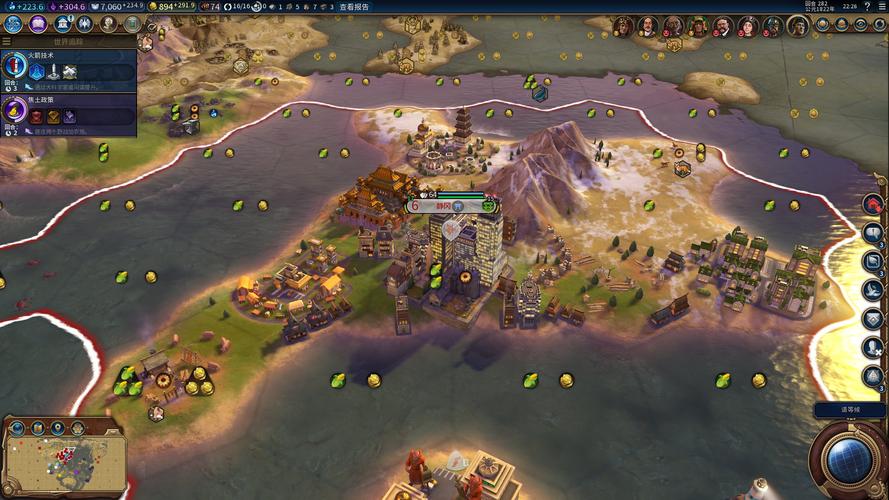Open the great people screen icon
This screenshot has width=889, height=500.
pos(109,24)
